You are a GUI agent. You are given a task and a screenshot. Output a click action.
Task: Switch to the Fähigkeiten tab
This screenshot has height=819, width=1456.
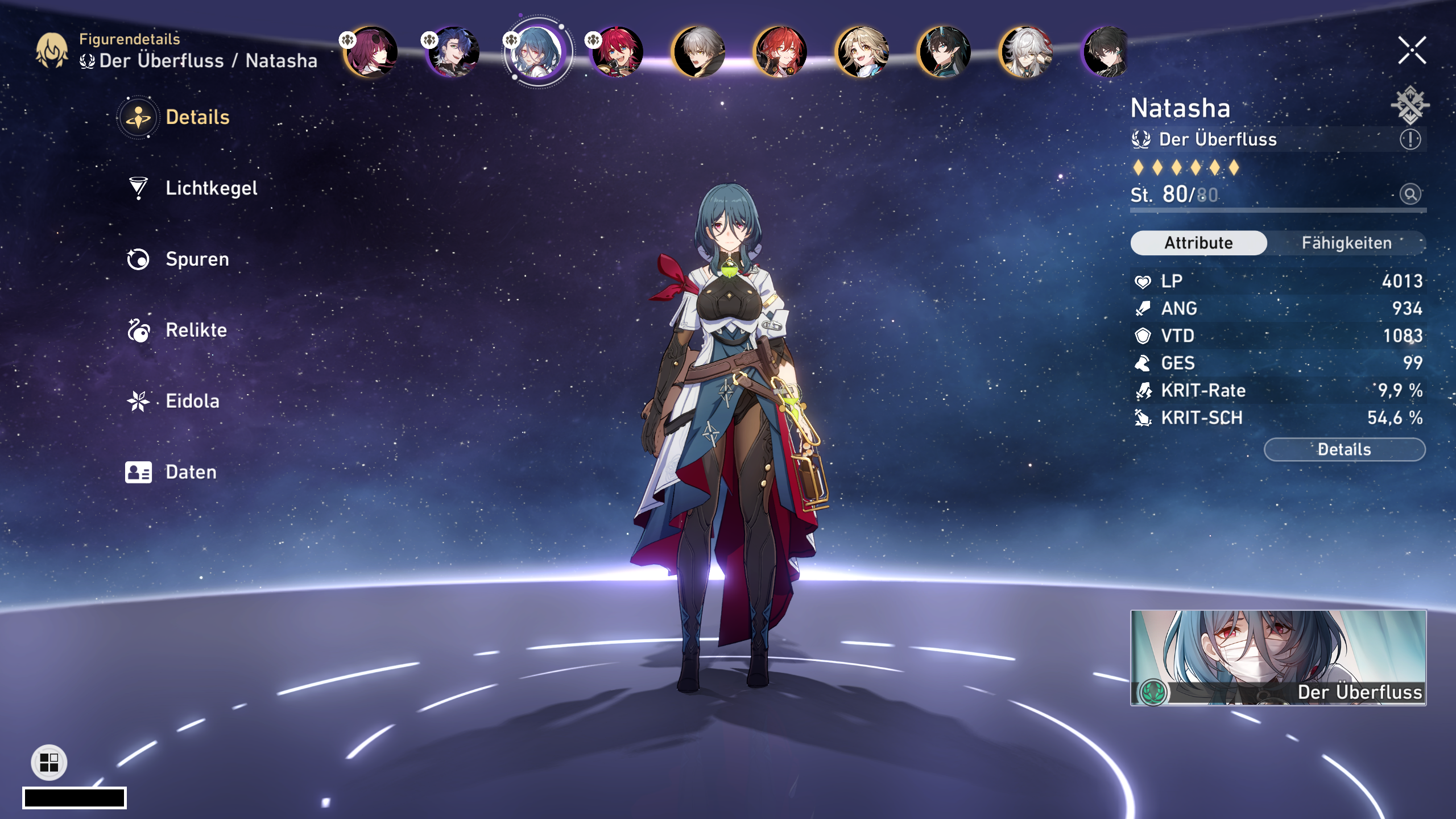(1346, 243)
